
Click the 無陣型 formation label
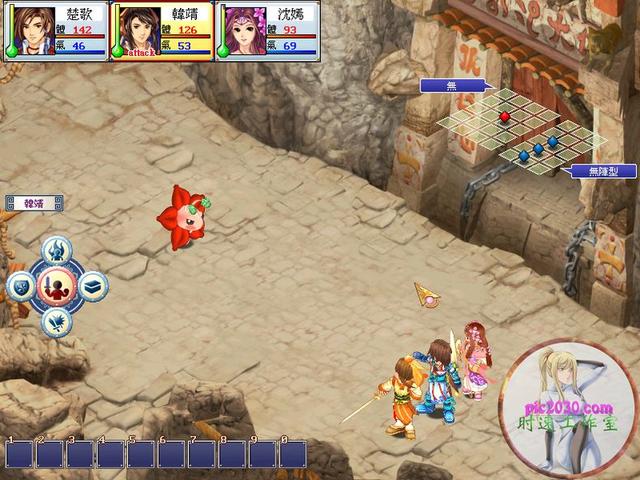(598, 171)
